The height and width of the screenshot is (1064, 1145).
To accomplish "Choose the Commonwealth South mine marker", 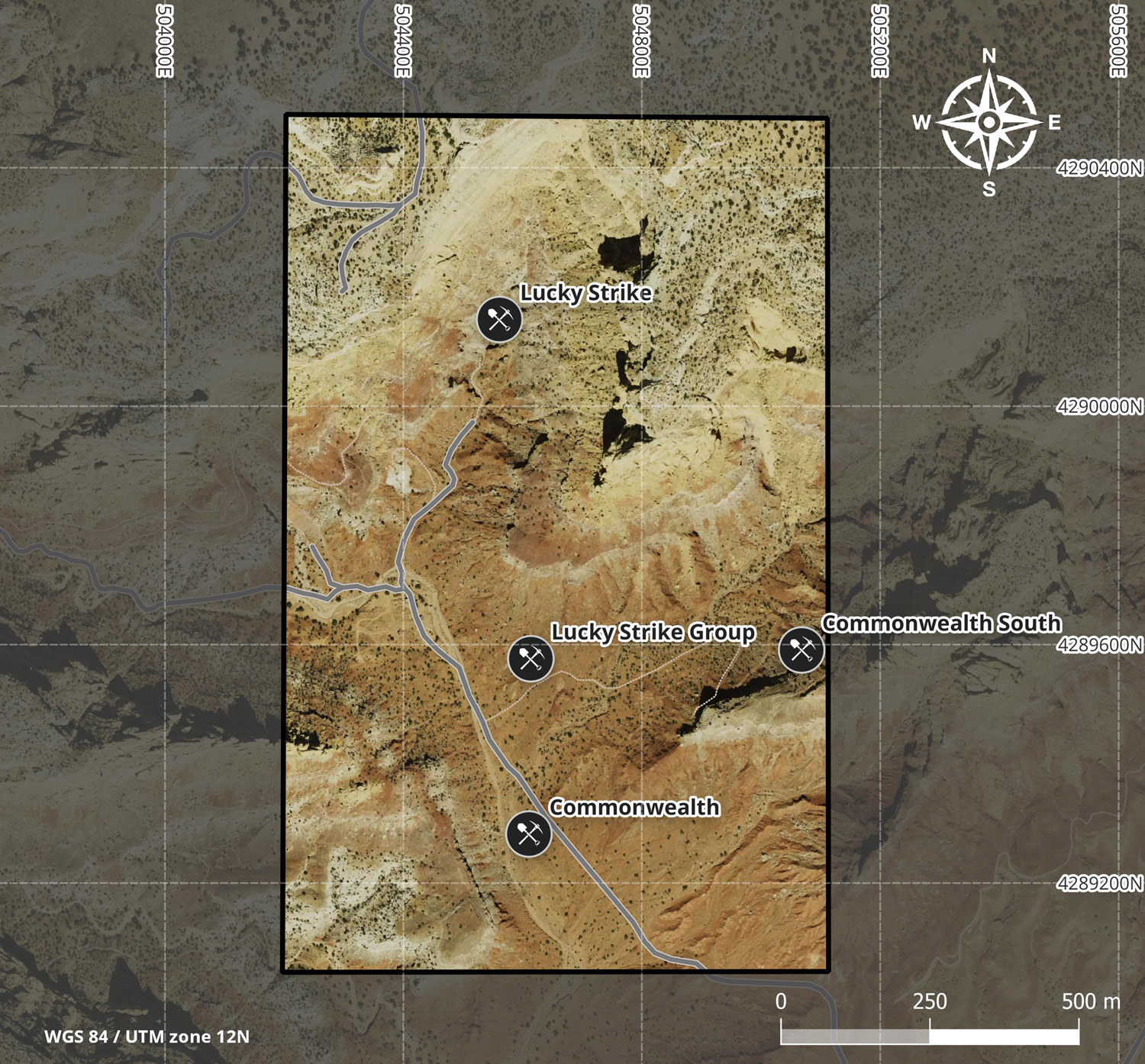I will click(x=801, y=650).
